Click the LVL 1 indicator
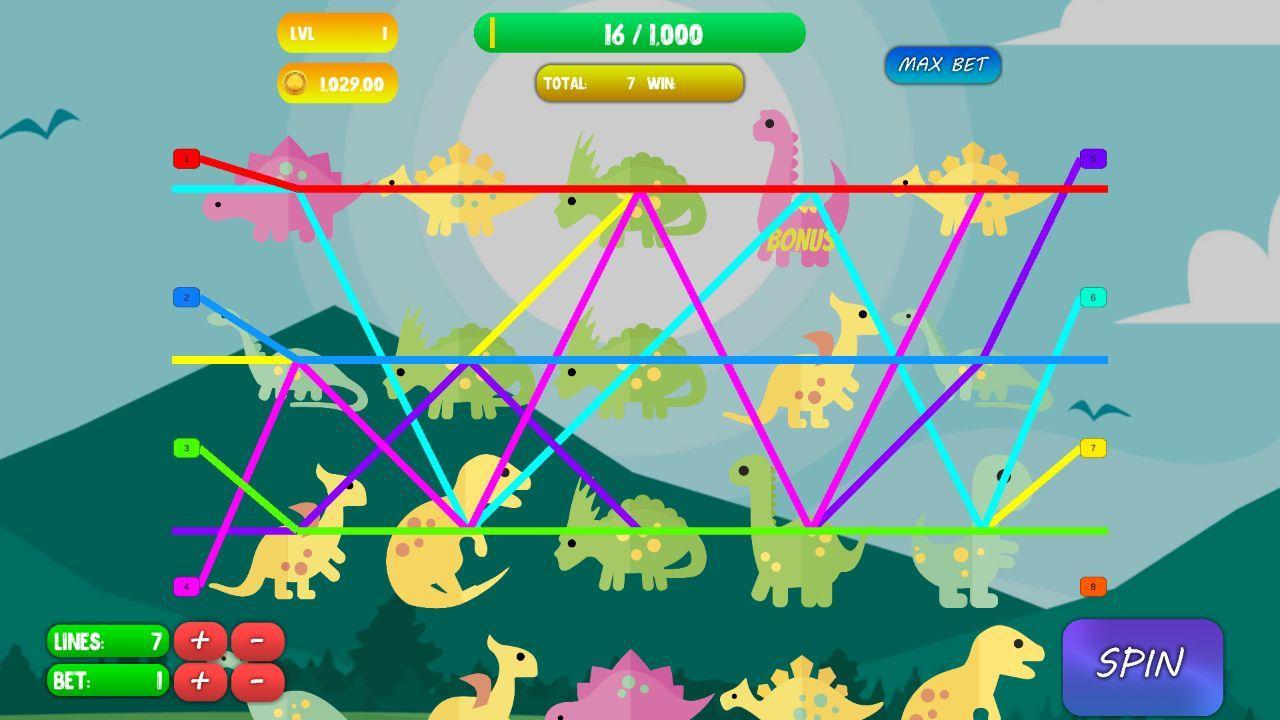1280x720 pixels. (336, 33)
